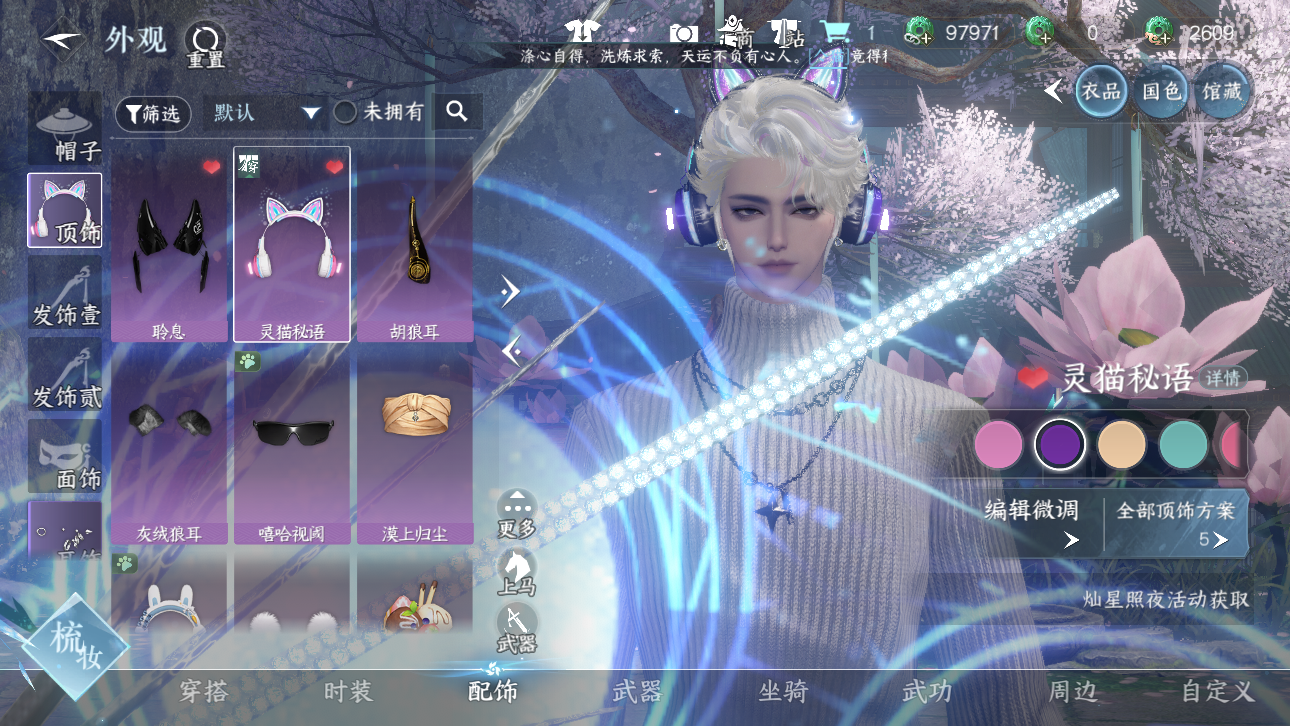Select the 帽子 hat category

click(65, 130)
